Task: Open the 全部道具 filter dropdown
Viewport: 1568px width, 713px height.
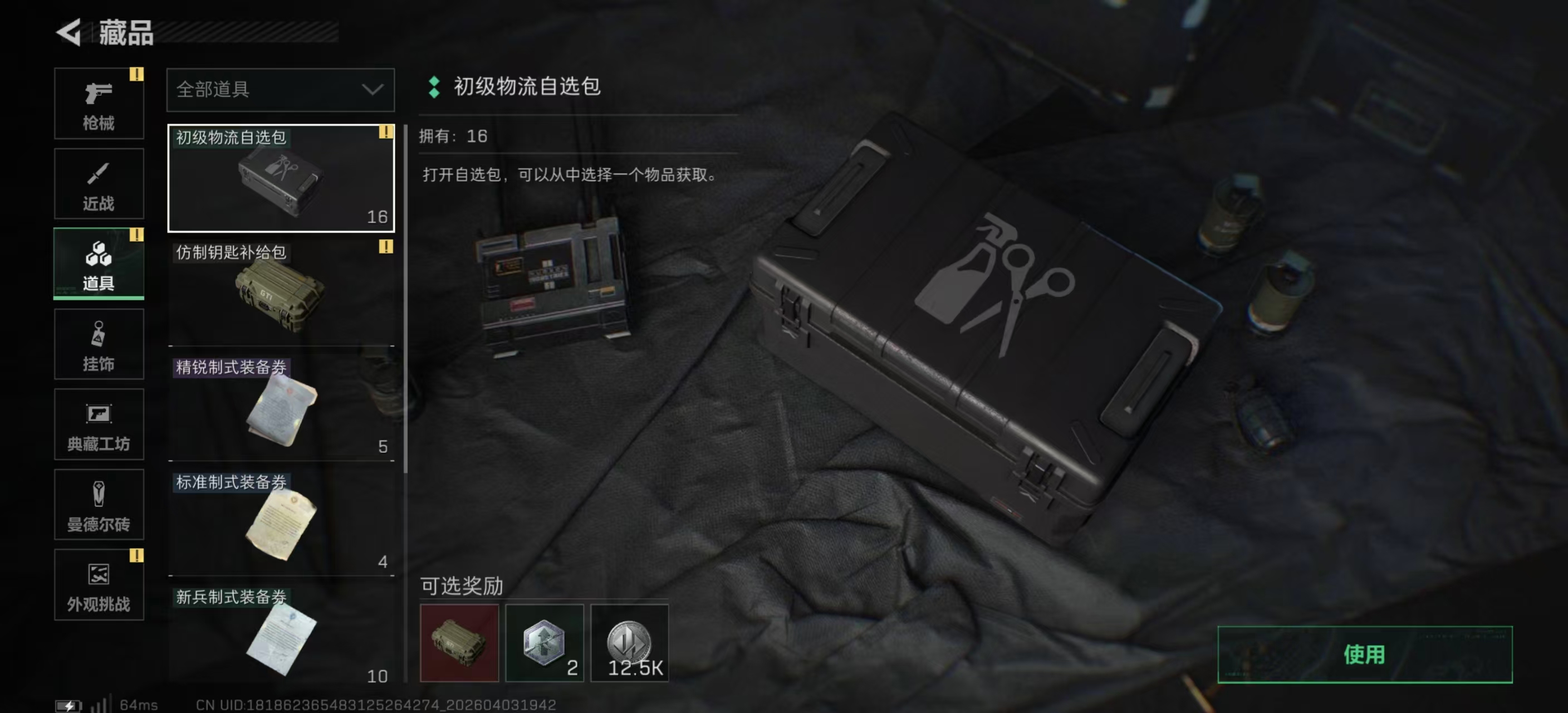Action: 280,89
